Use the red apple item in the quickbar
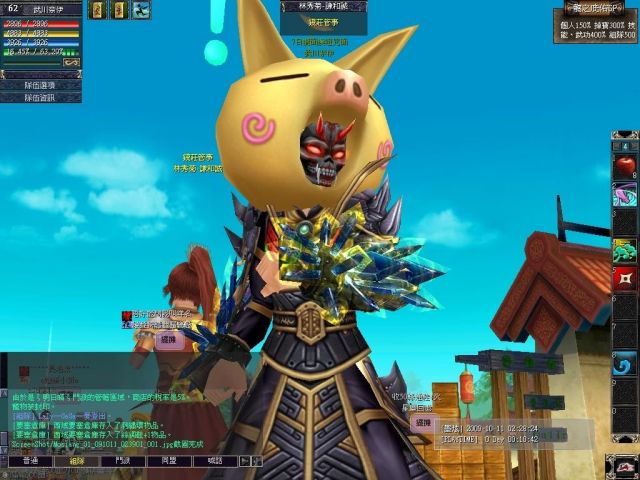 (x=625, y=165)
